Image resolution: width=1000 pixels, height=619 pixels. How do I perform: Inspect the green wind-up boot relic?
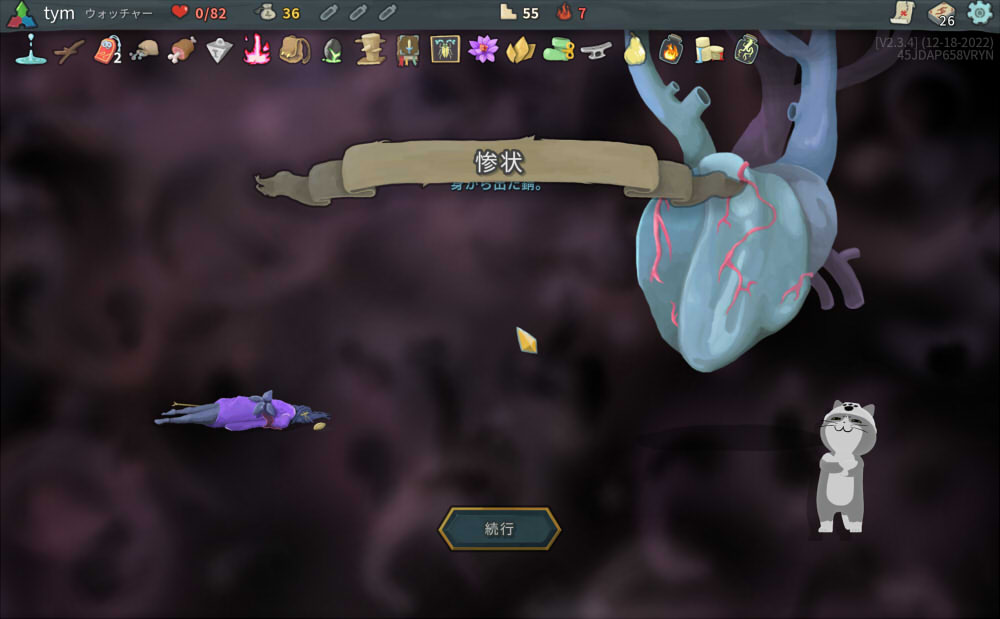click(558, 49)
